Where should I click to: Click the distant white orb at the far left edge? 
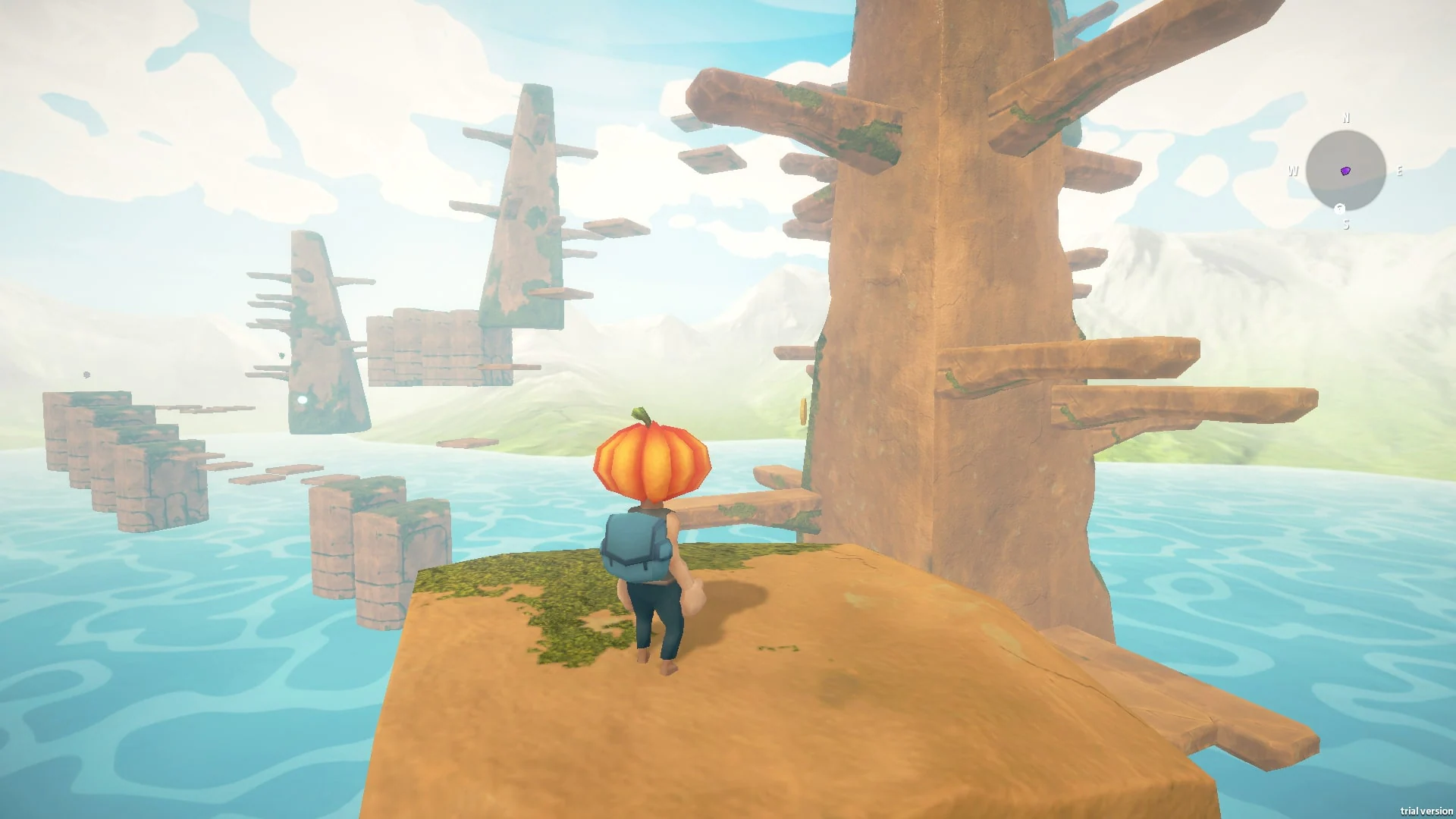86,373
